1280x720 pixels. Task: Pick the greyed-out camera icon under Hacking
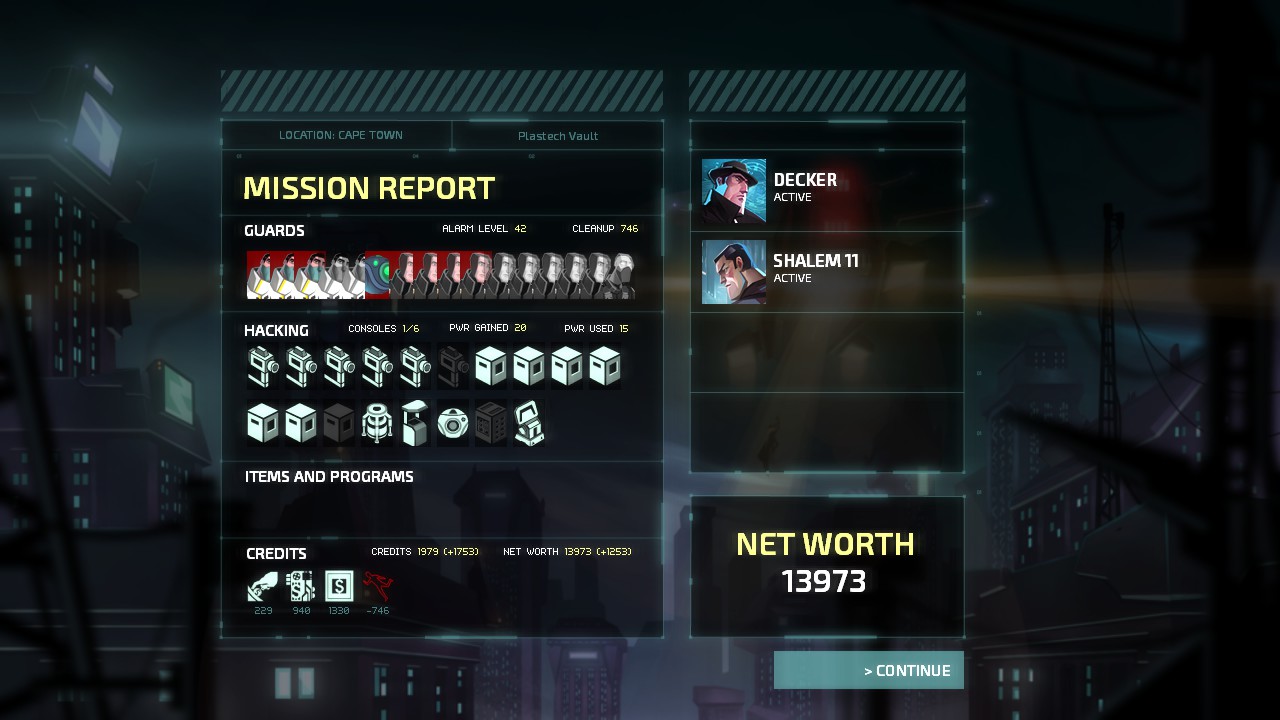(x=453, y=367)
